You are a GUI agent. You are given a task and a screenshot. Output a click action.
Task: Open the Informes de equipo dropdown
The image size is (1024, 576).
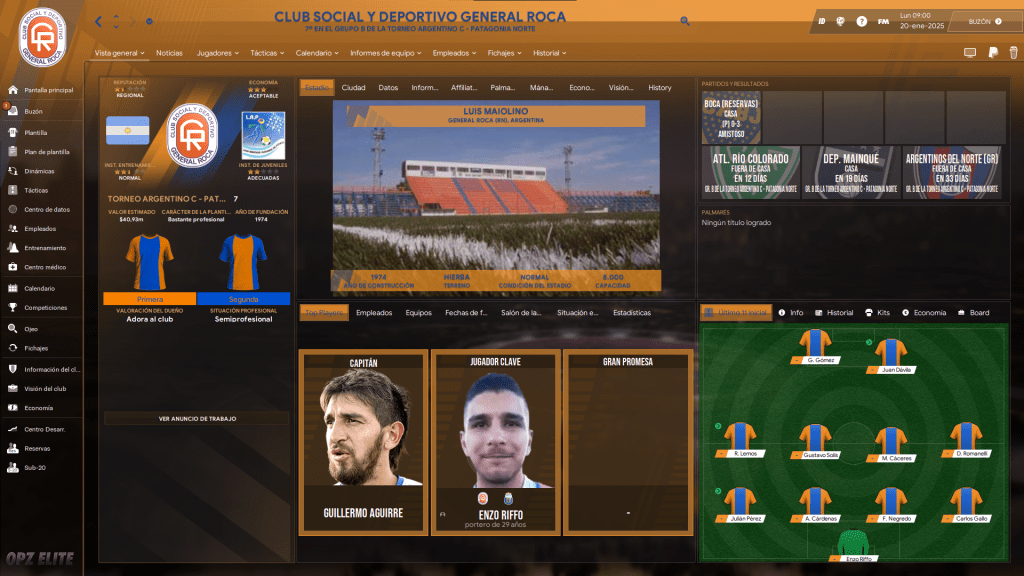click(x=386, y=52)
